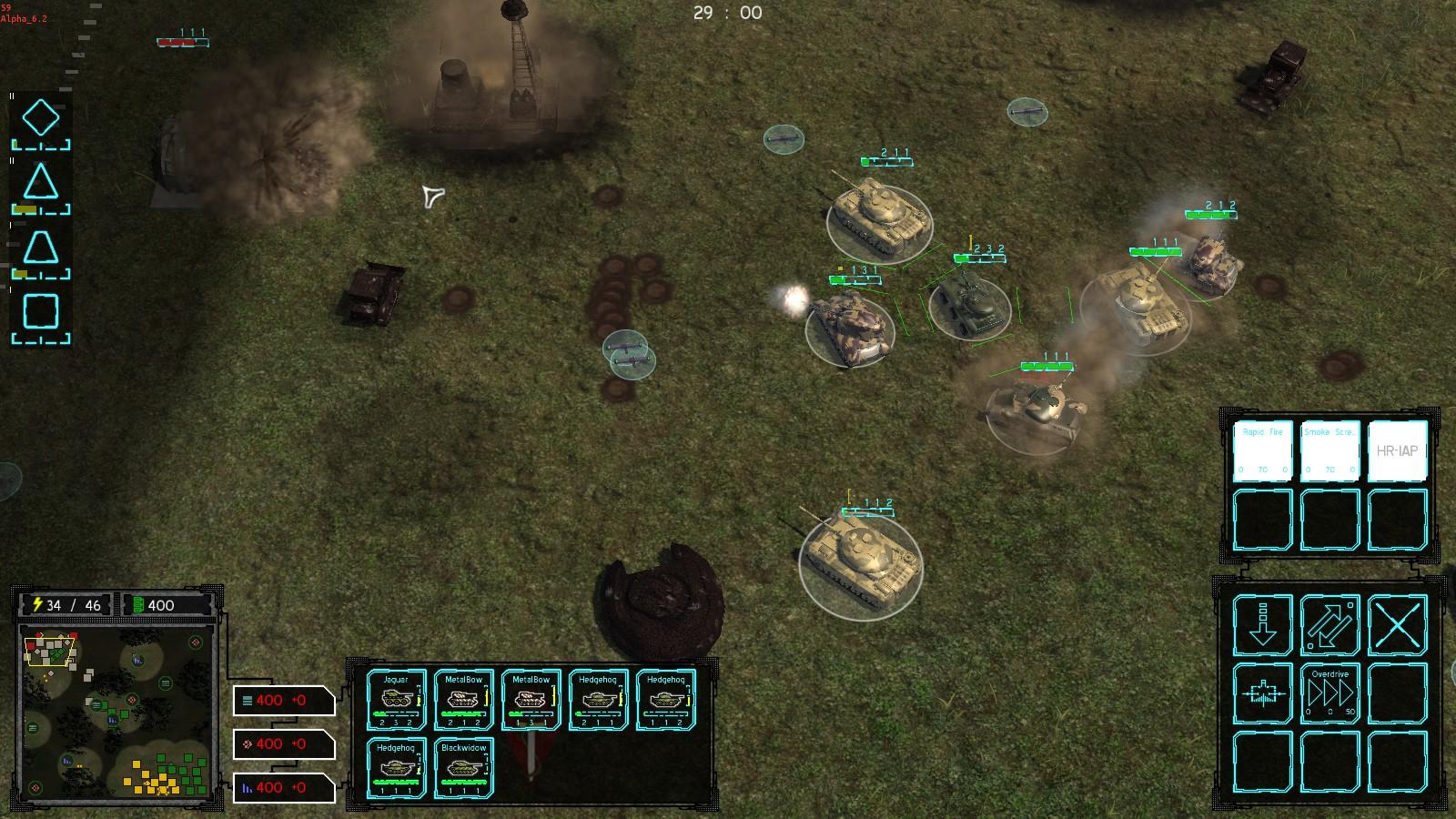Select the square shape group button

[41, 312]
